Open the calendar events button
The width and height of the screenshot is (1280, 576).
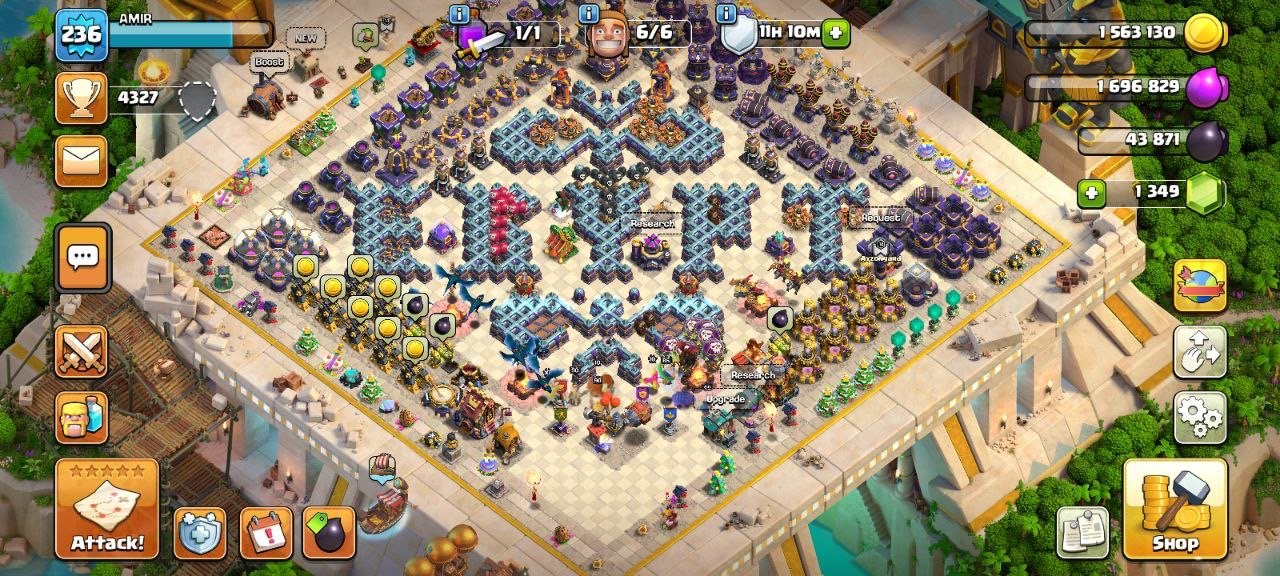pyautogui.click(x=266, y=533)
